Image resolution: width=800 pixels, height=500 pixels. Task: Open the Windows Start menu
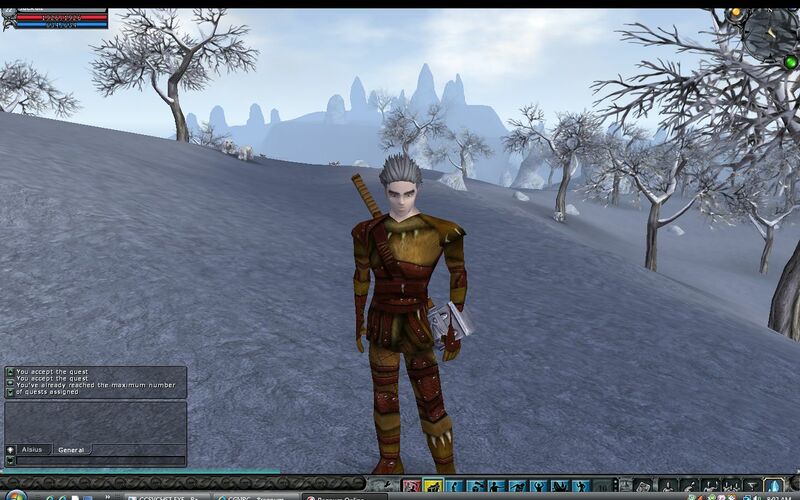(14, 495)
